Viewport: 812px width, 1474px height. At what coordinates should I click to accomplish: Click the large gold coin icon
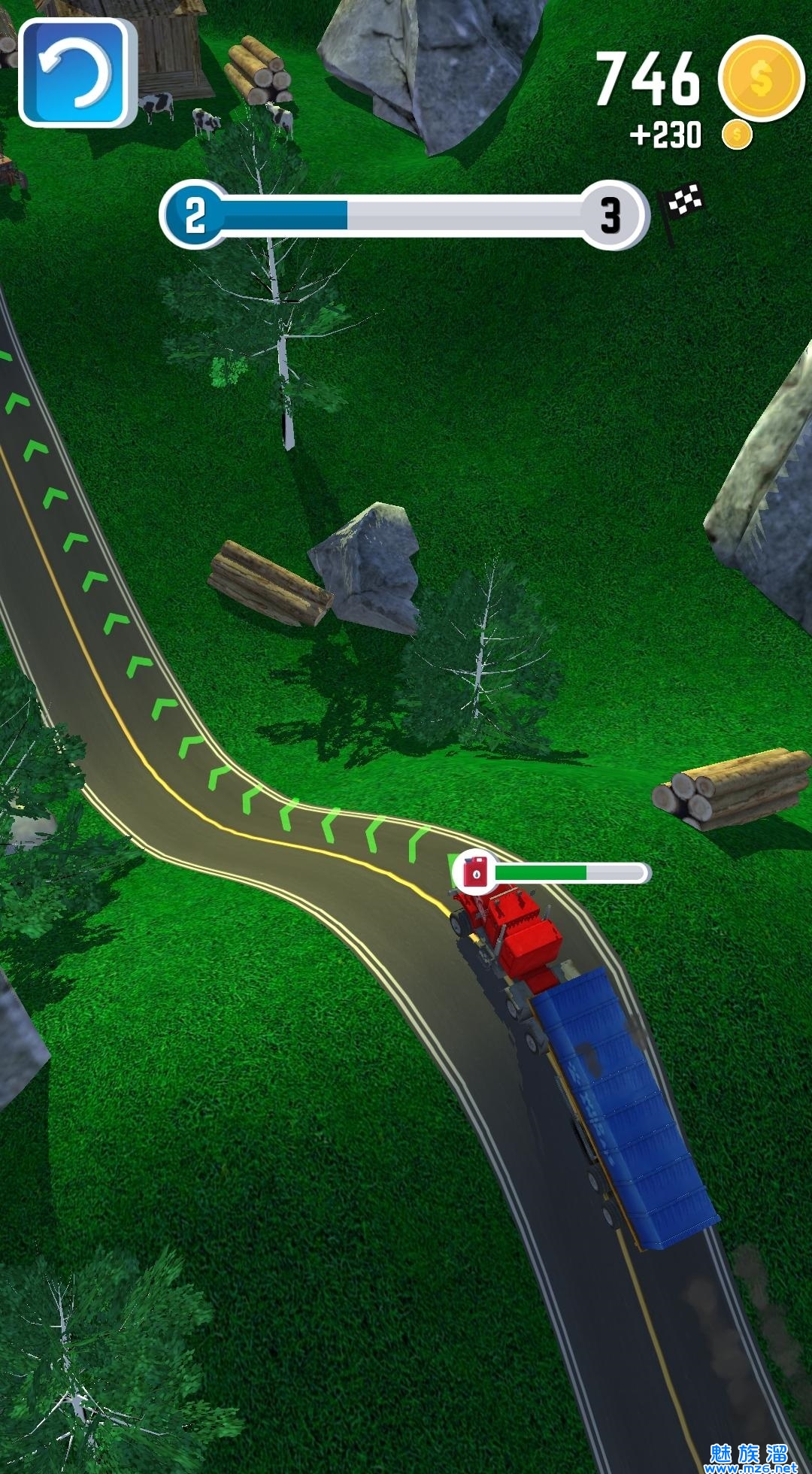760,77
